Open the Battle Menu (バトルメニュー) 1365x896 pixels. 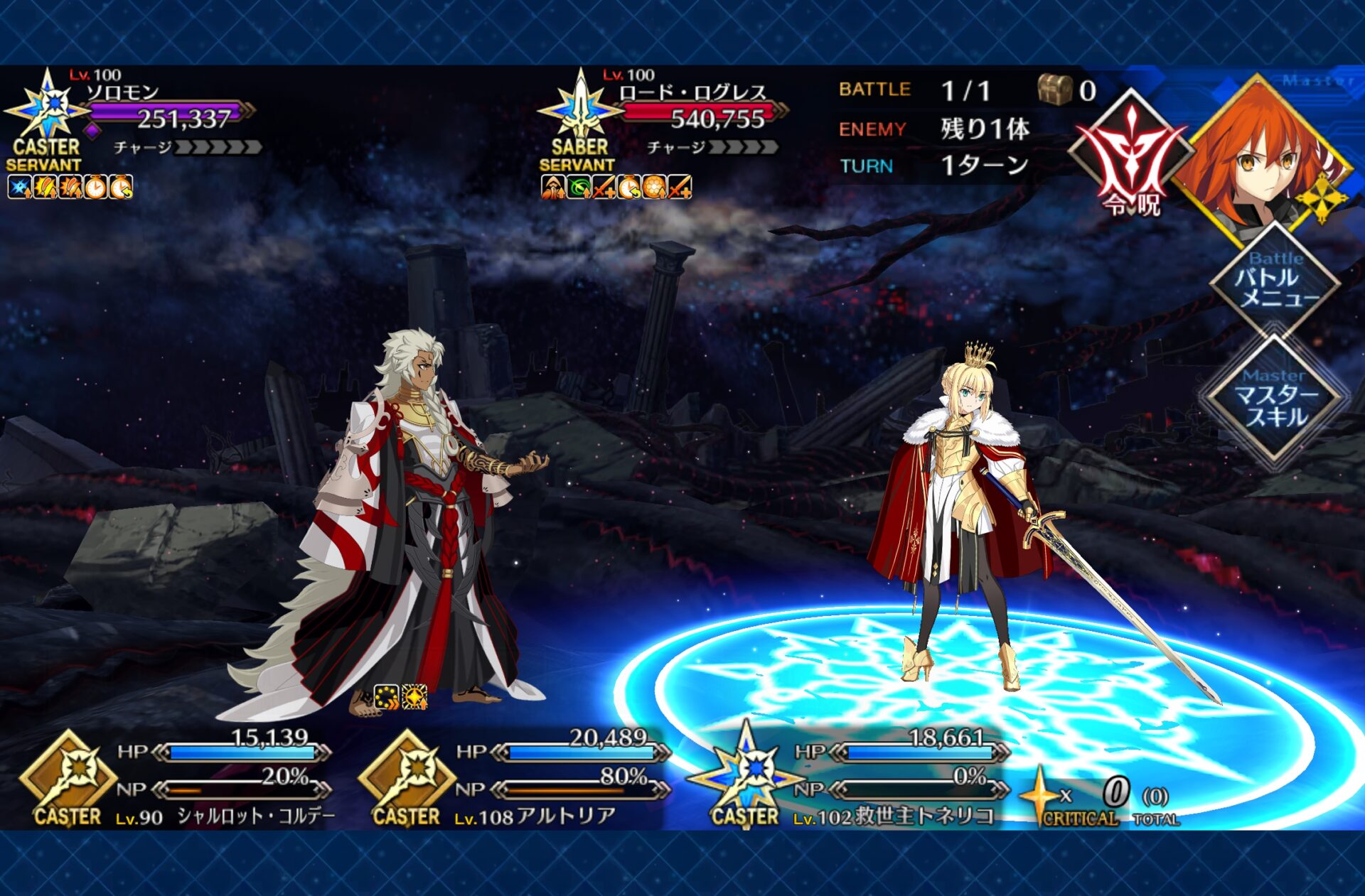click(1275, 281)
